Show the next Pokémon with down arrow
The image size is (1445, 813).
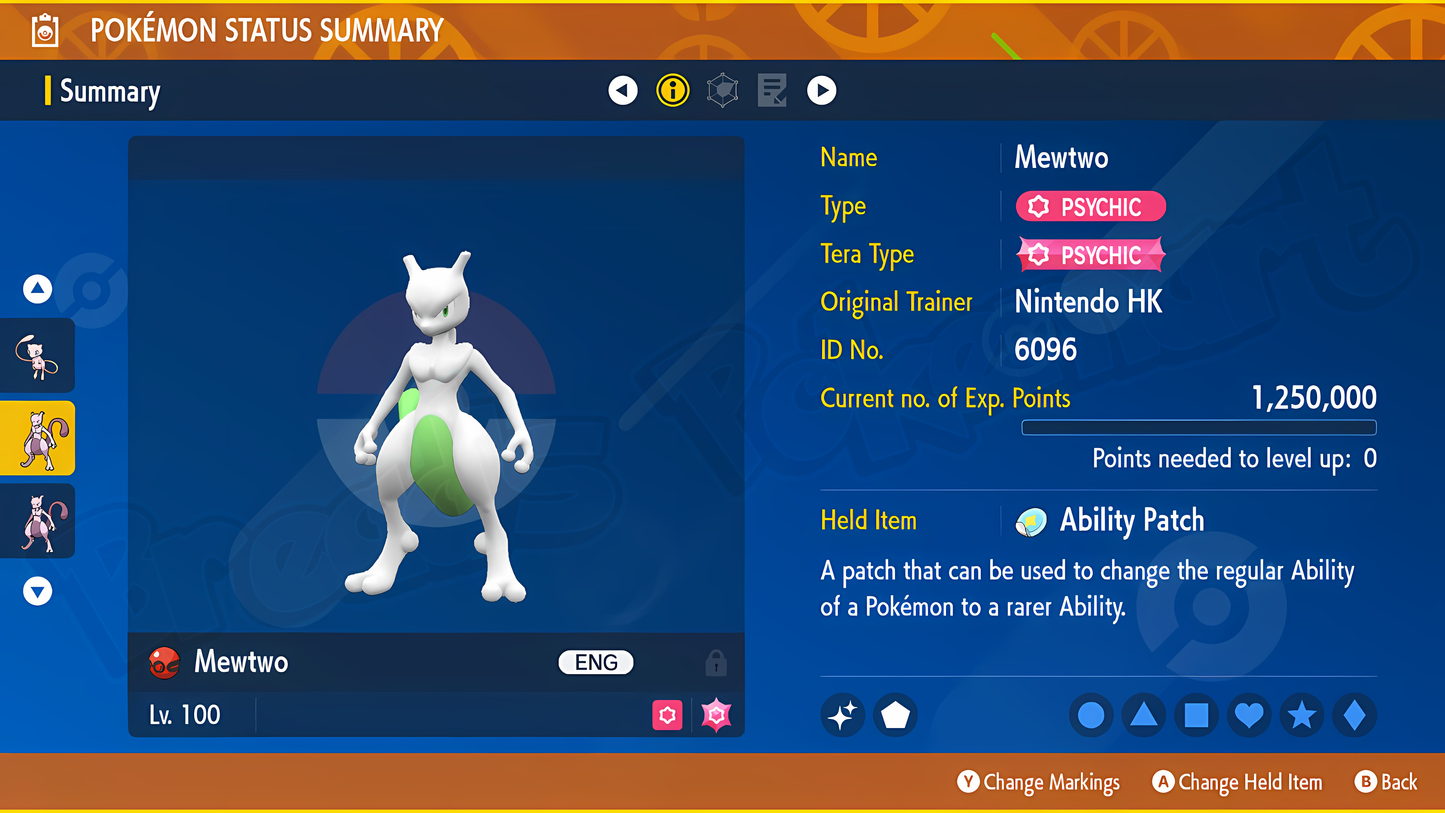coord(38,591)
